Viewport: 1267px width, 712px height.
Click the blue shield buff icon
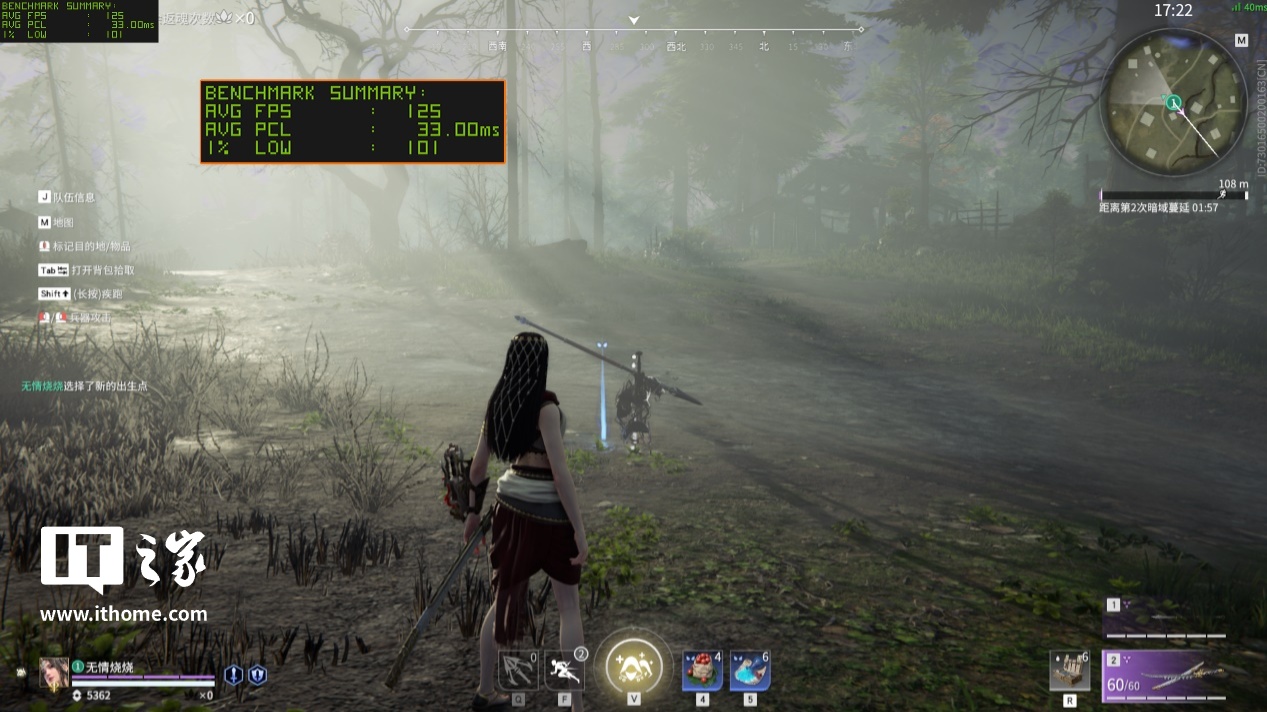(x=257, y=675)
